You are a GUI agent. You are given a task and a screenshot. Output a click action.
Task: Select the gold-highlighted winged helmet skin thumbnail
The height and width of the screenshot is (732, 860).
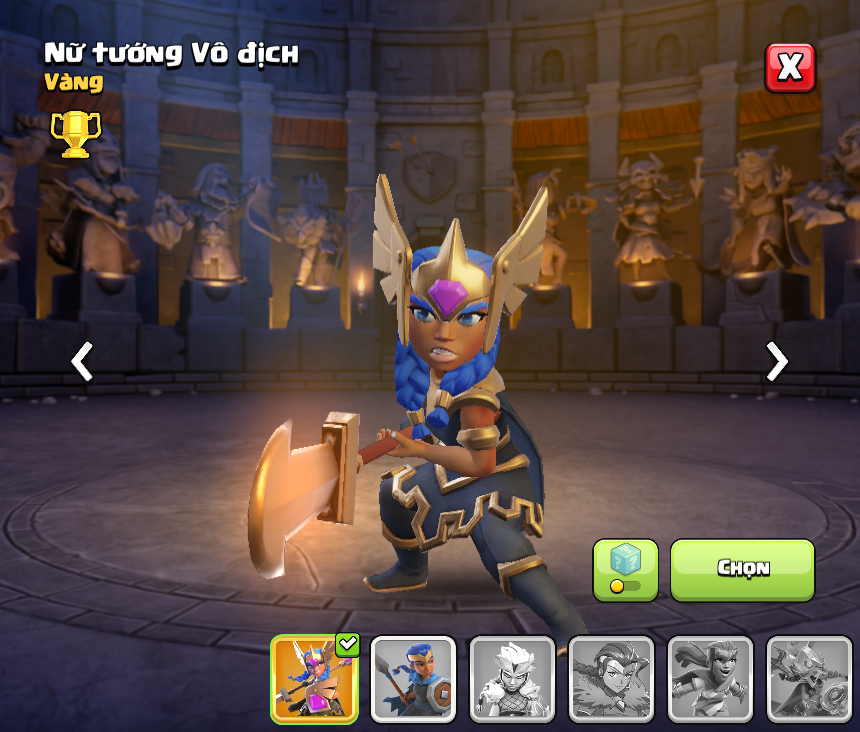pyautogui.click(x=315, y=679)
